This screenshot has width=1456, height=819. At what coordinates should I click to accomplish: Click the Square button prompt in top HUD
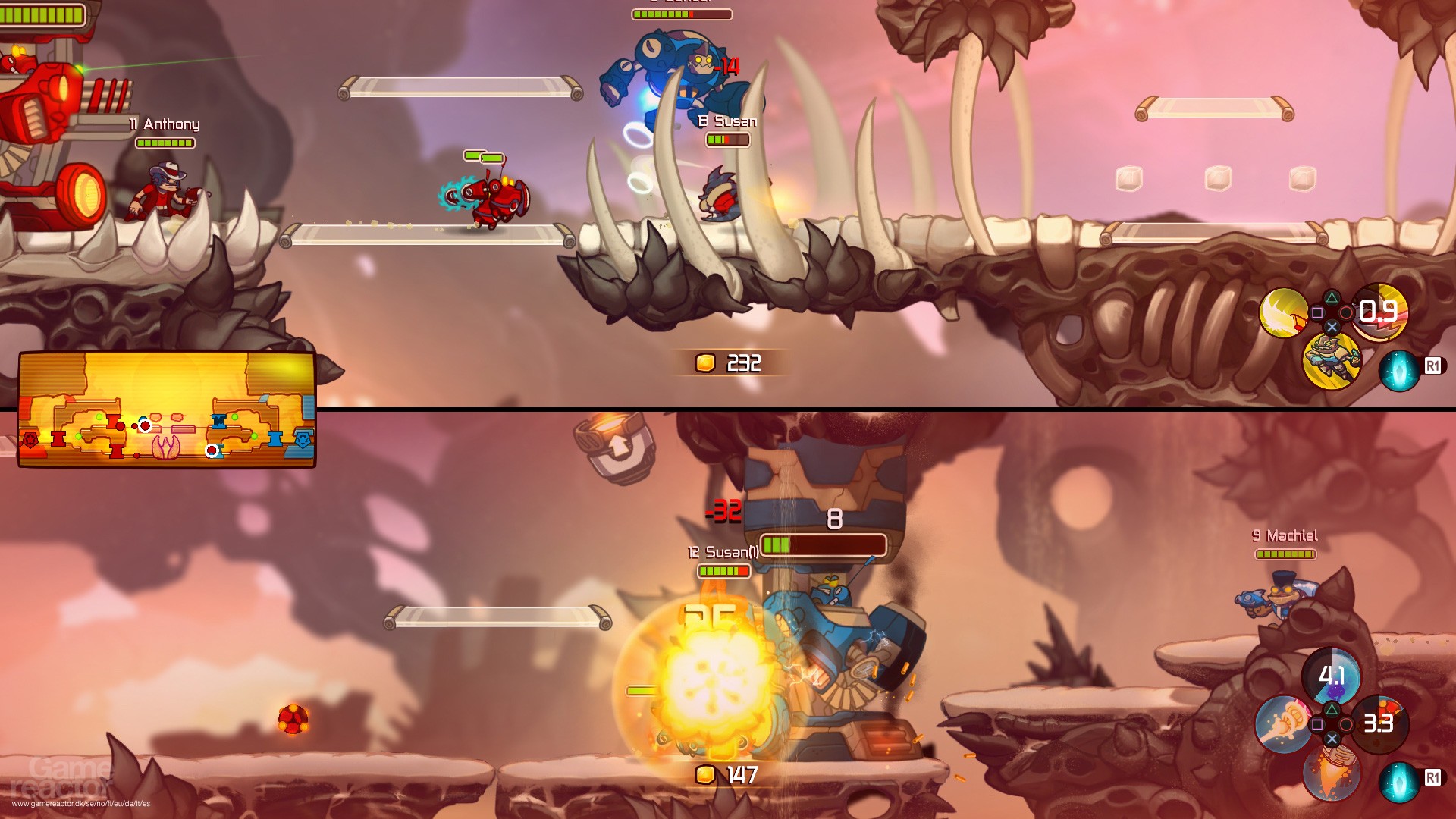[1317, 312]
